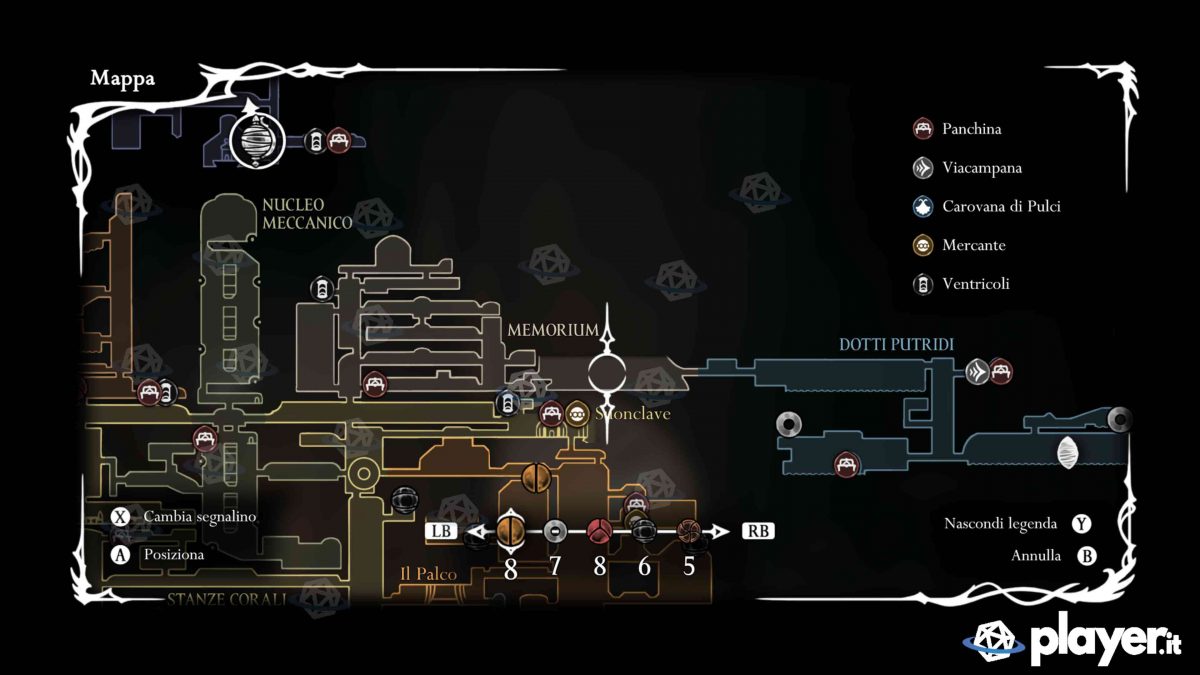Click the Ventricoli icon beside Nucleo Meccanico
The height and width of the screenshot is (675, 1200).
coord(322,289)
